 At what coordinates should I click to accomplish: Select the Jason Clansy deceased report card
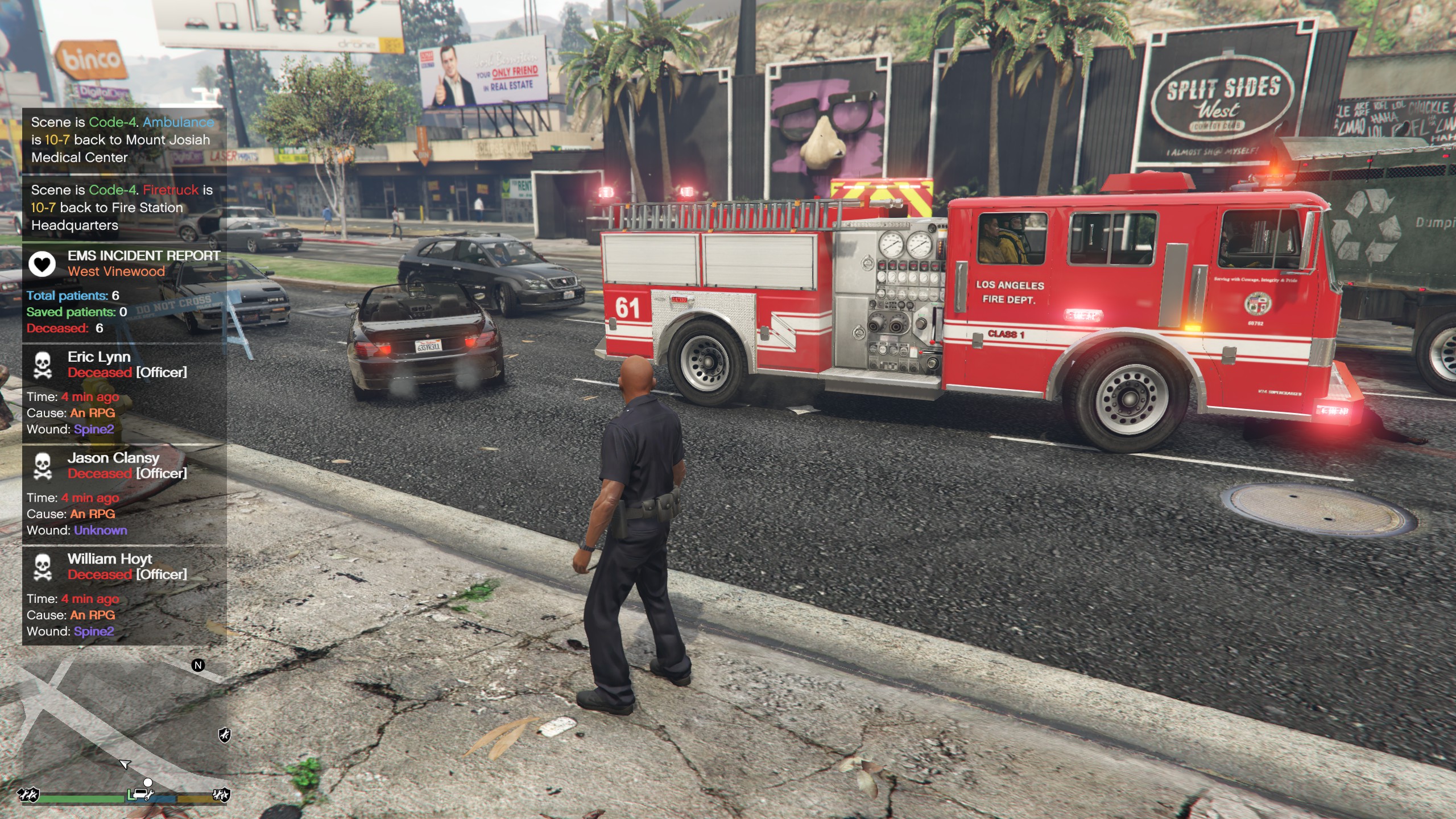[x=124, y=494]
